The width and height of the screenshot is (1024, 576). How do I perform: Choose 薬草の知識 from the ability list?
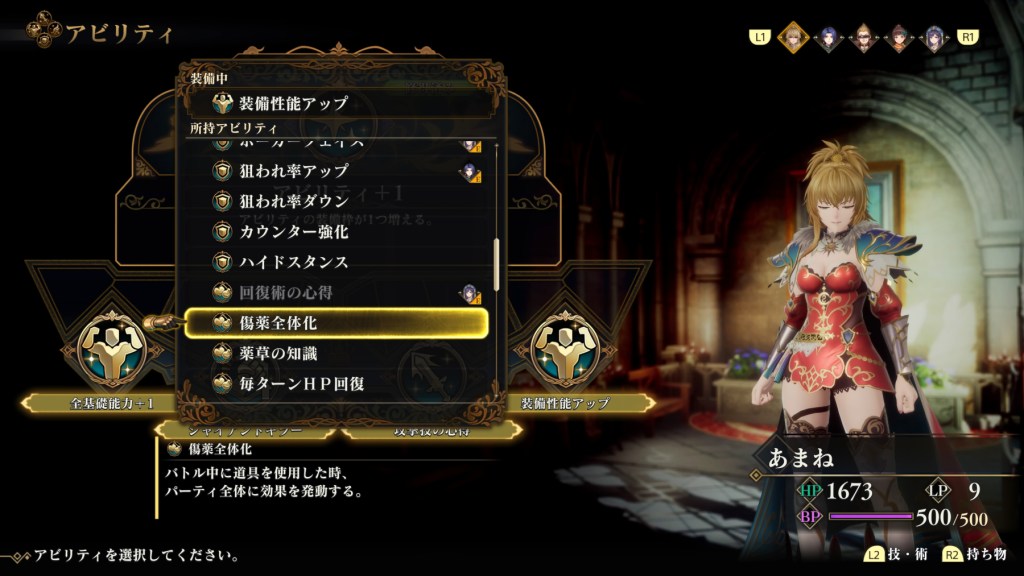point(336,353)
